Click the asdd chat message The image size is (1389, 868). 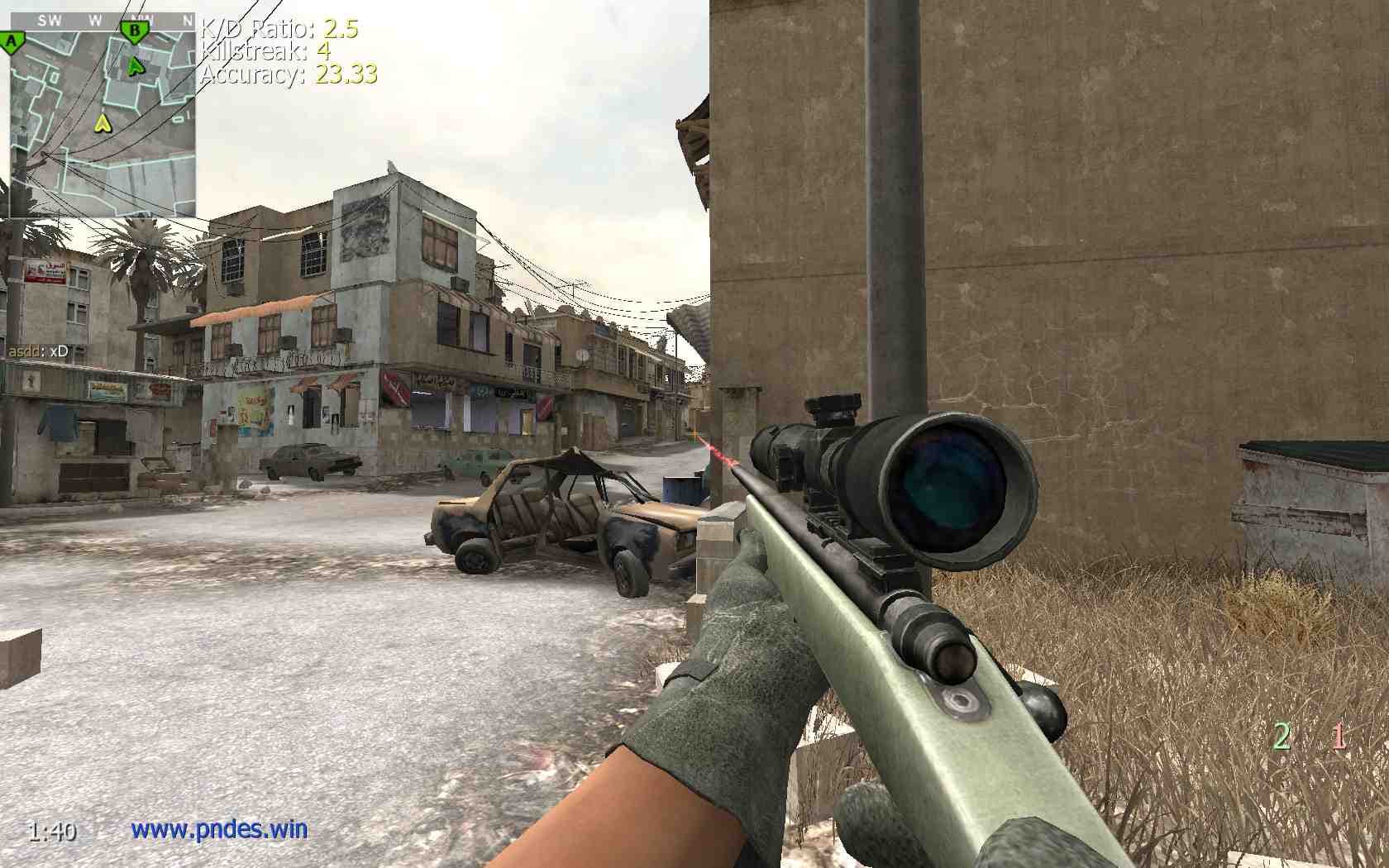coord(38,351)
